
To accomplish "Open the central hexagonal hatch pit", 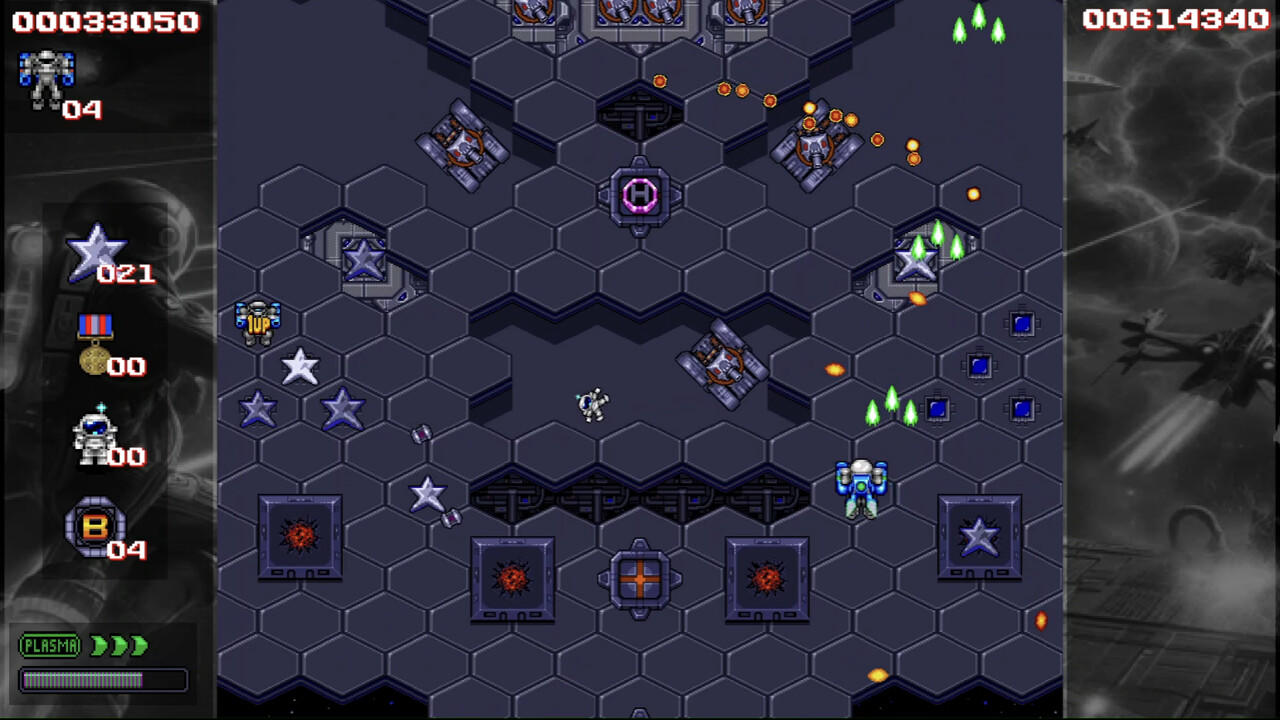I will click(x=640, y=115).
